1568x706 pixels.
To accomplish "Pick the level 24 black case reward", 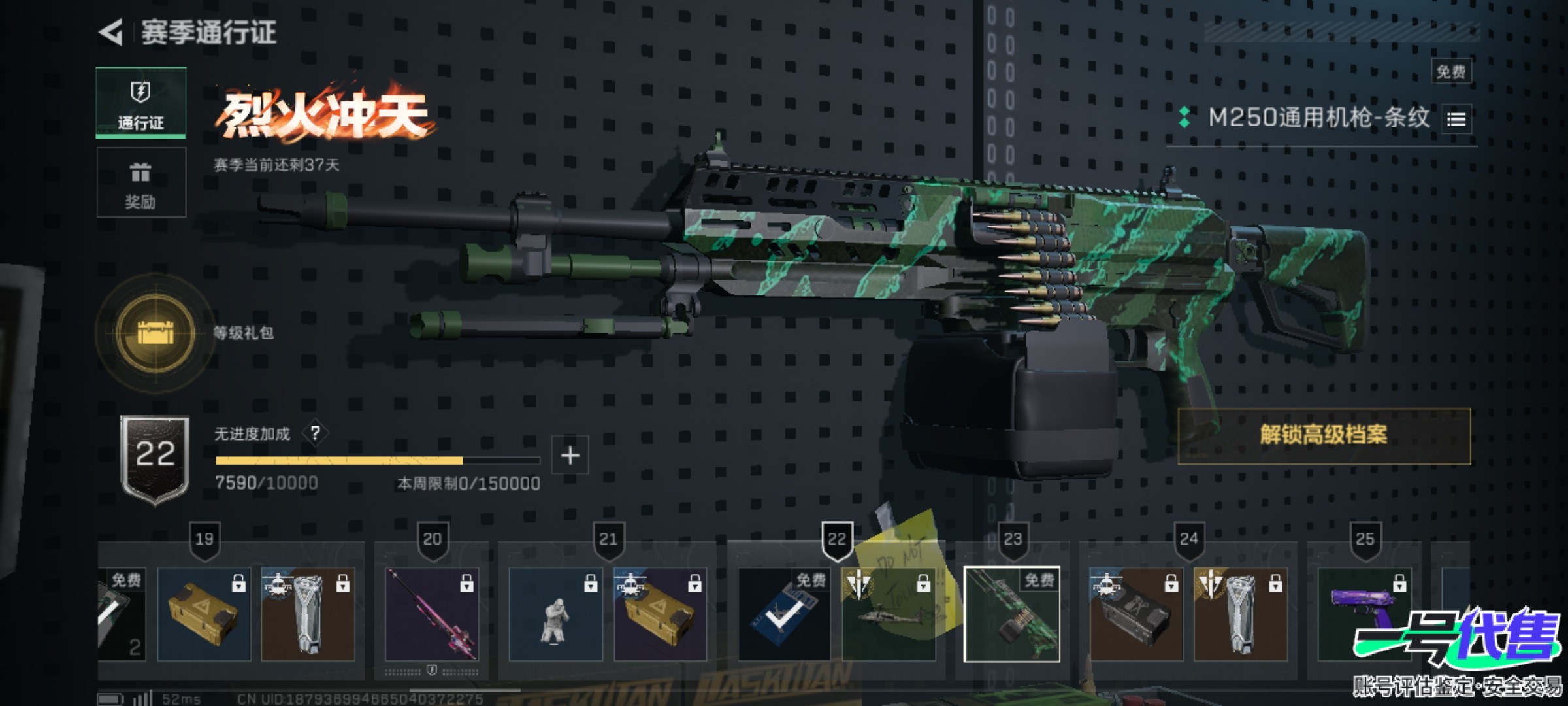I will [1136, 614].
